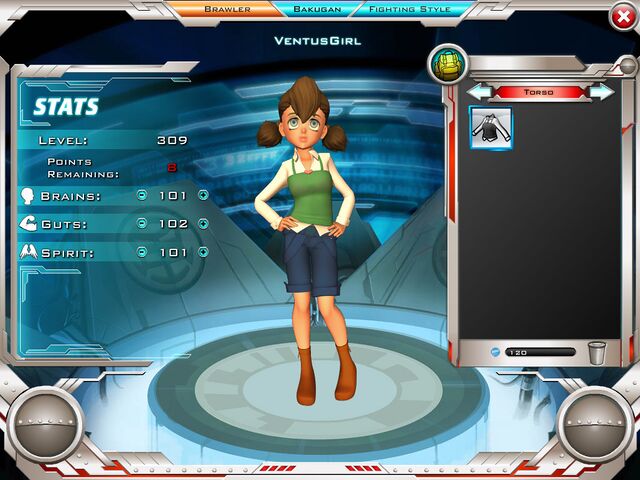
Task: Select the shirt item in the Torso slot
Action: (491, 129)
